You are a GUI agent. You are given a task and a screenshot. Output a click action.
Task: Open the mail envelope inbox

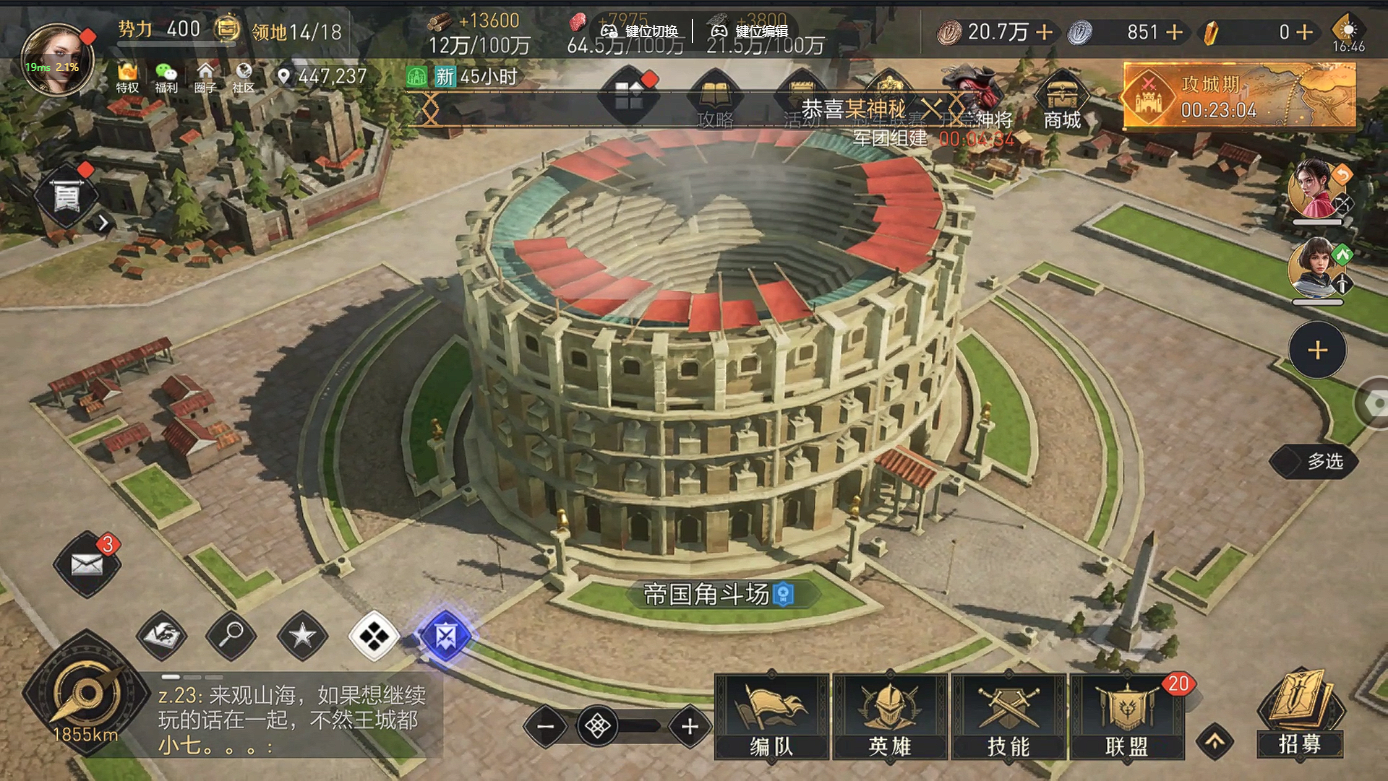coord(87,565)
